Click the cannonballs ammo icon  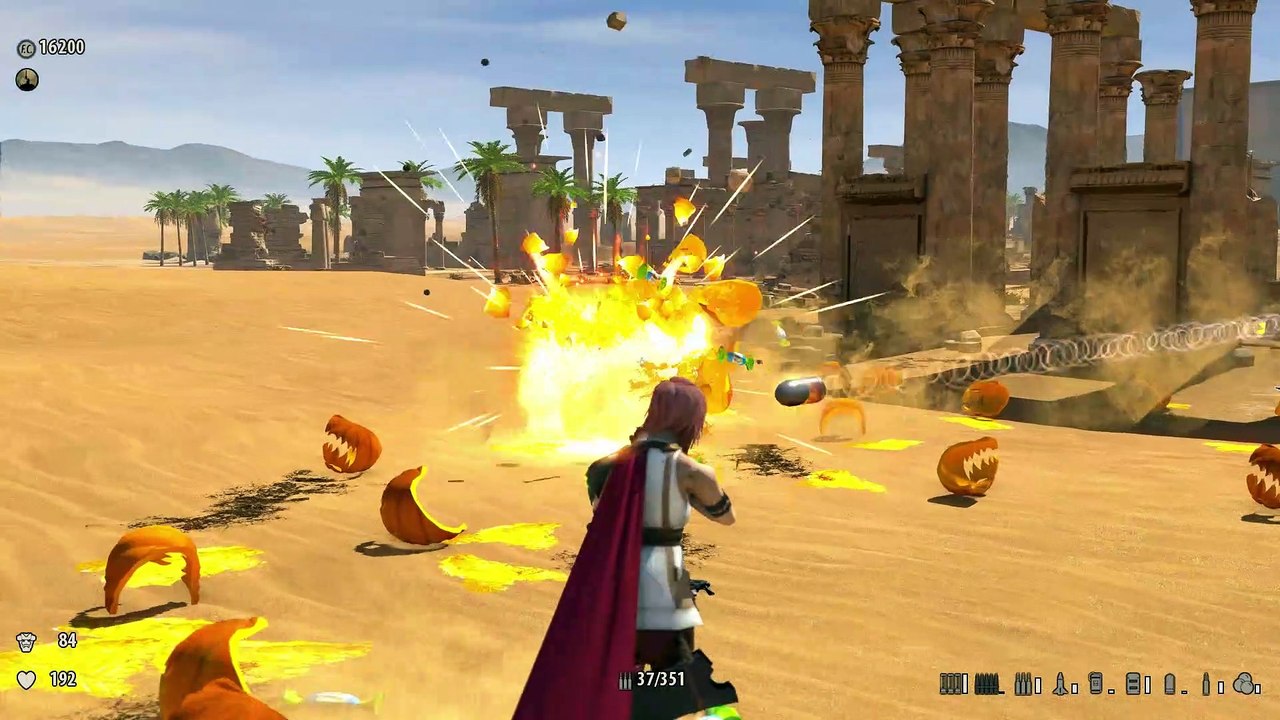click(x=1245, y=683)
